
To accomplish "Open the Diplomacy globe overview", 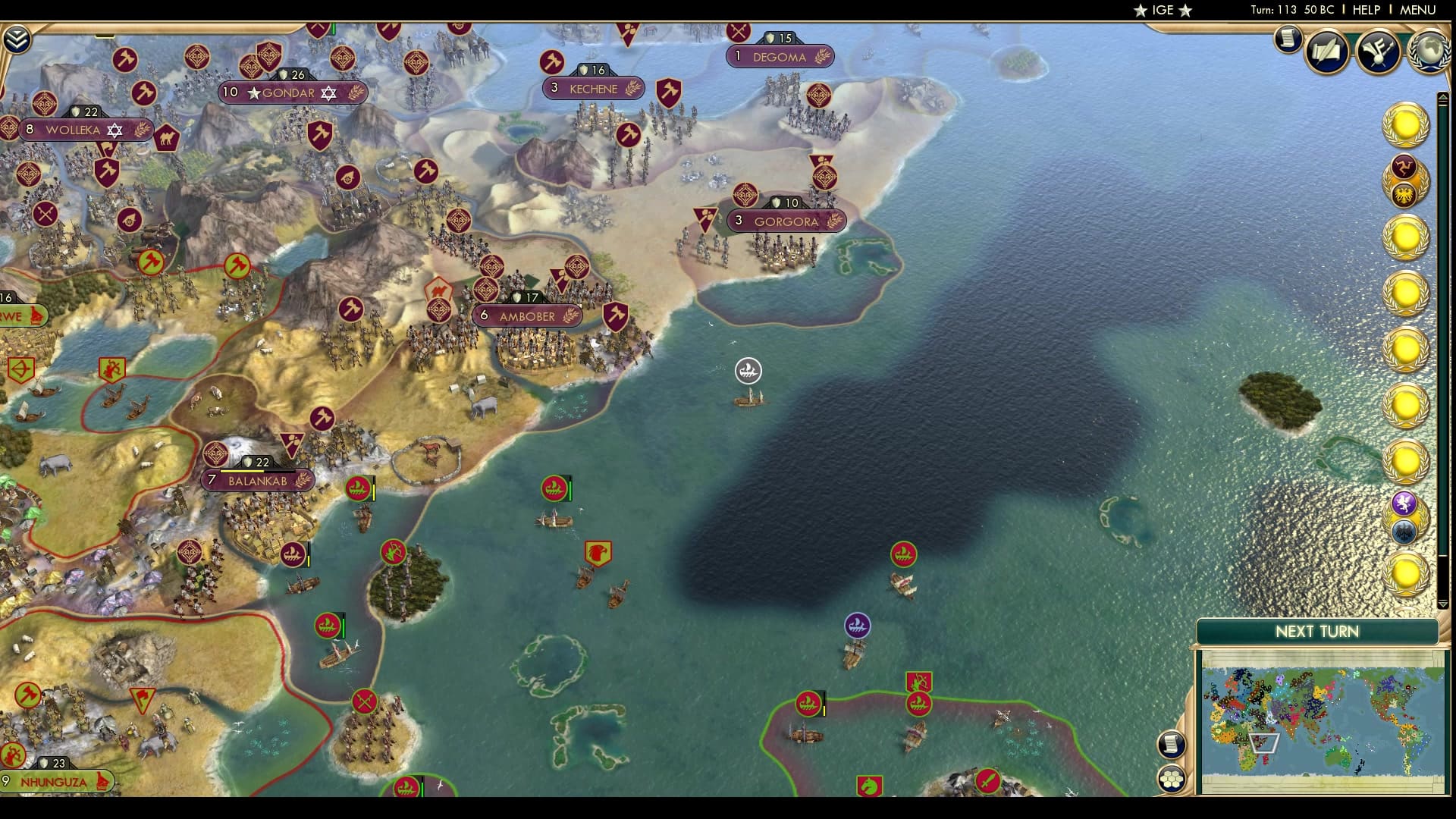I will pyautogui.click(x=1429, y=52).
